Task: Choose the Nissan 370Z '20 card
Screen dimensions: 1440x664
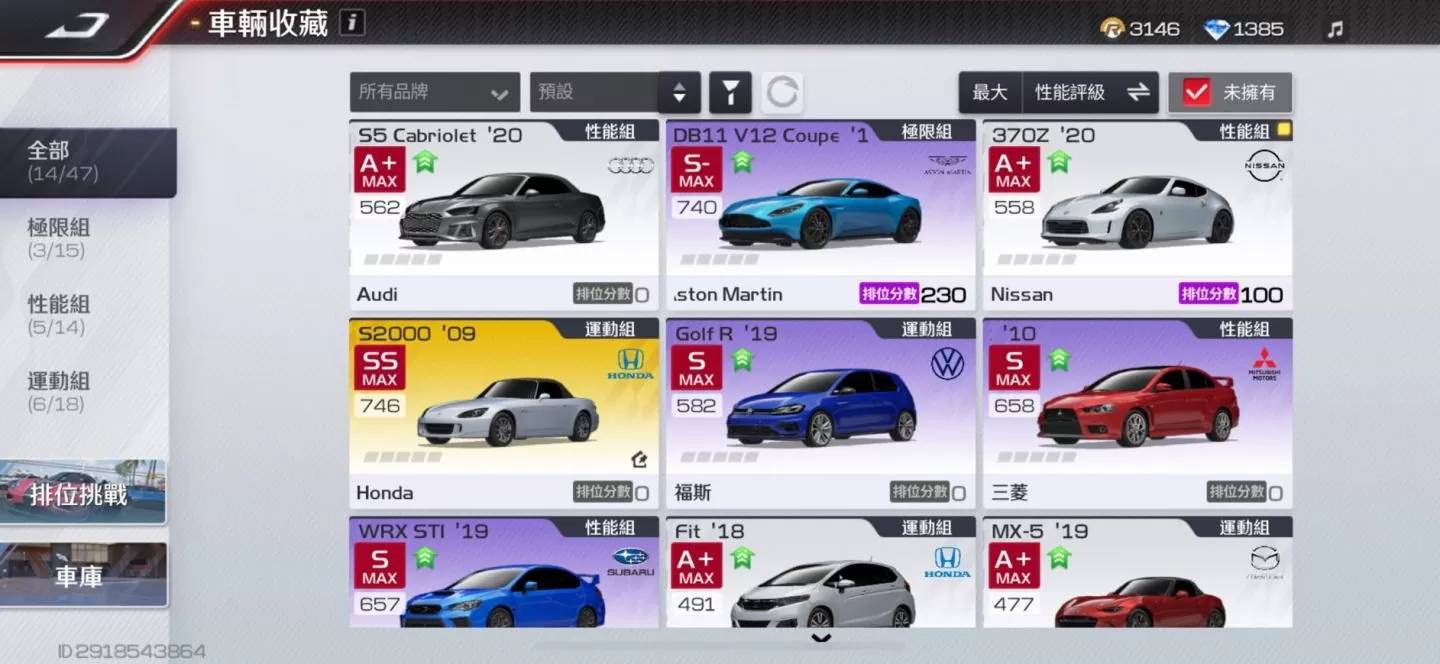Action: coord(1137,215)
